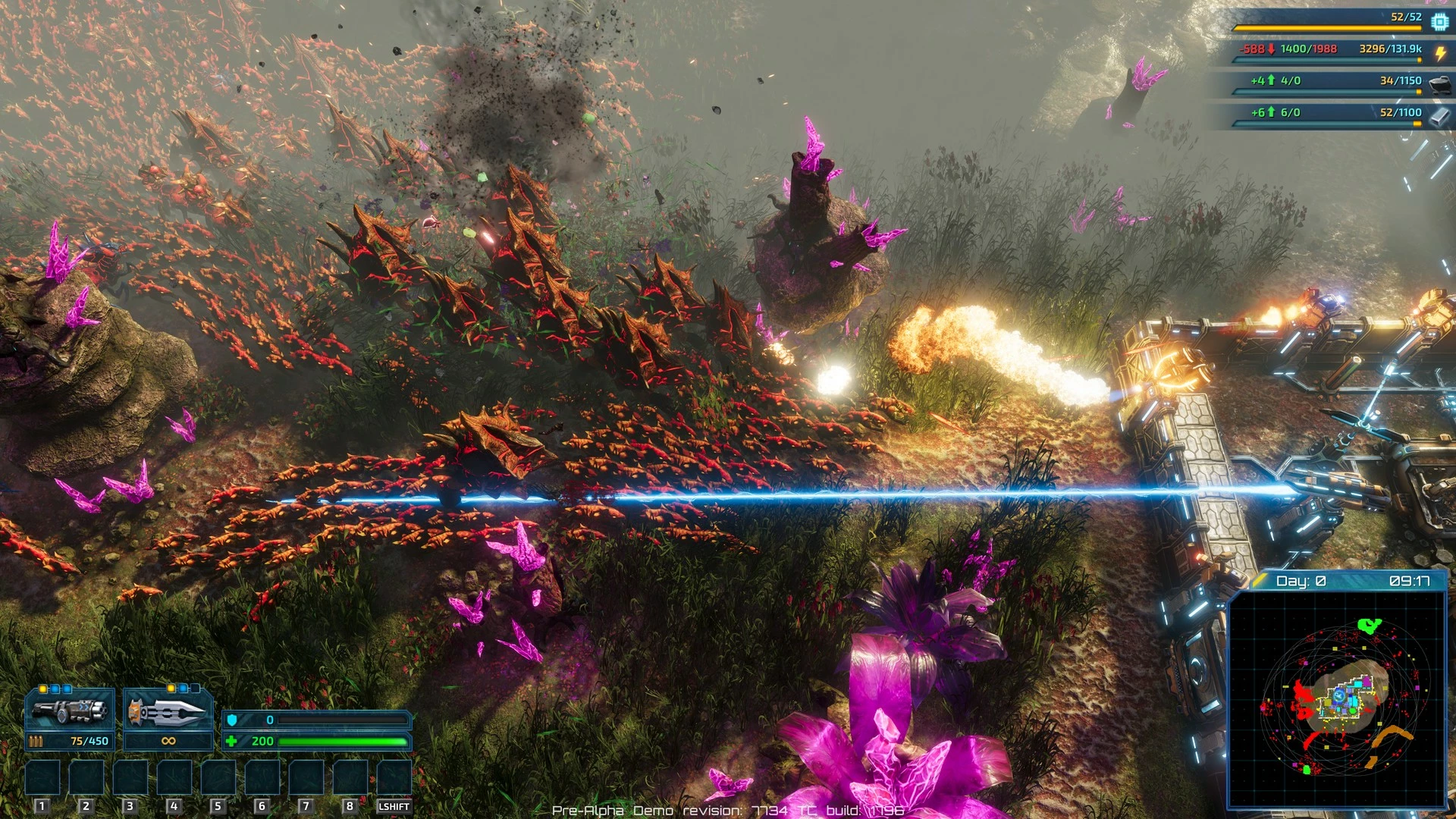The image size is (1456, 819).
Task: Click the minimap radar display
Action: [1337, 698]
